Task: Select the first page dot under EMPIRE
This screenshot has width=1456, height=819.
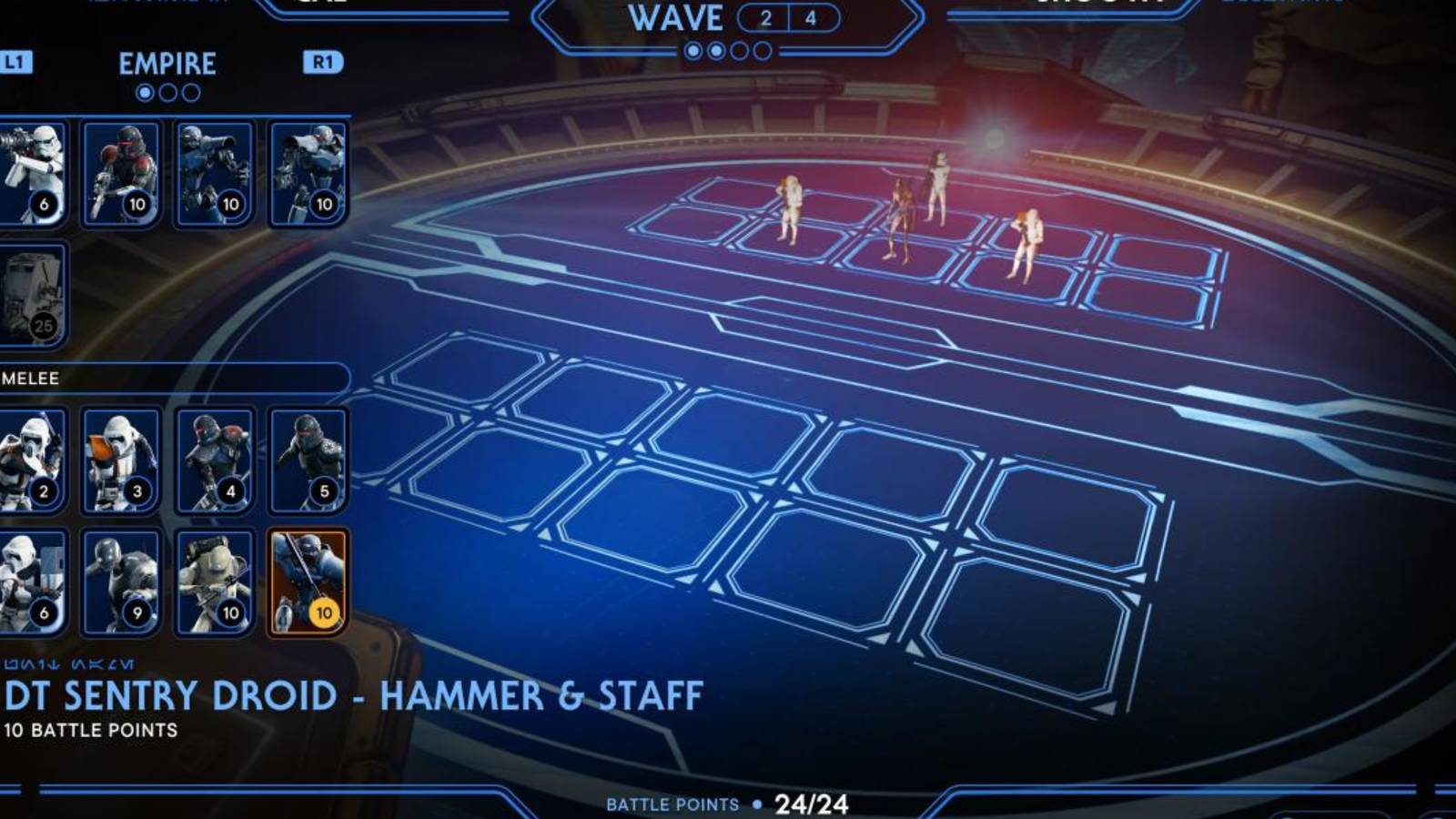Action: pyautogui.click(x=146, y=91)
